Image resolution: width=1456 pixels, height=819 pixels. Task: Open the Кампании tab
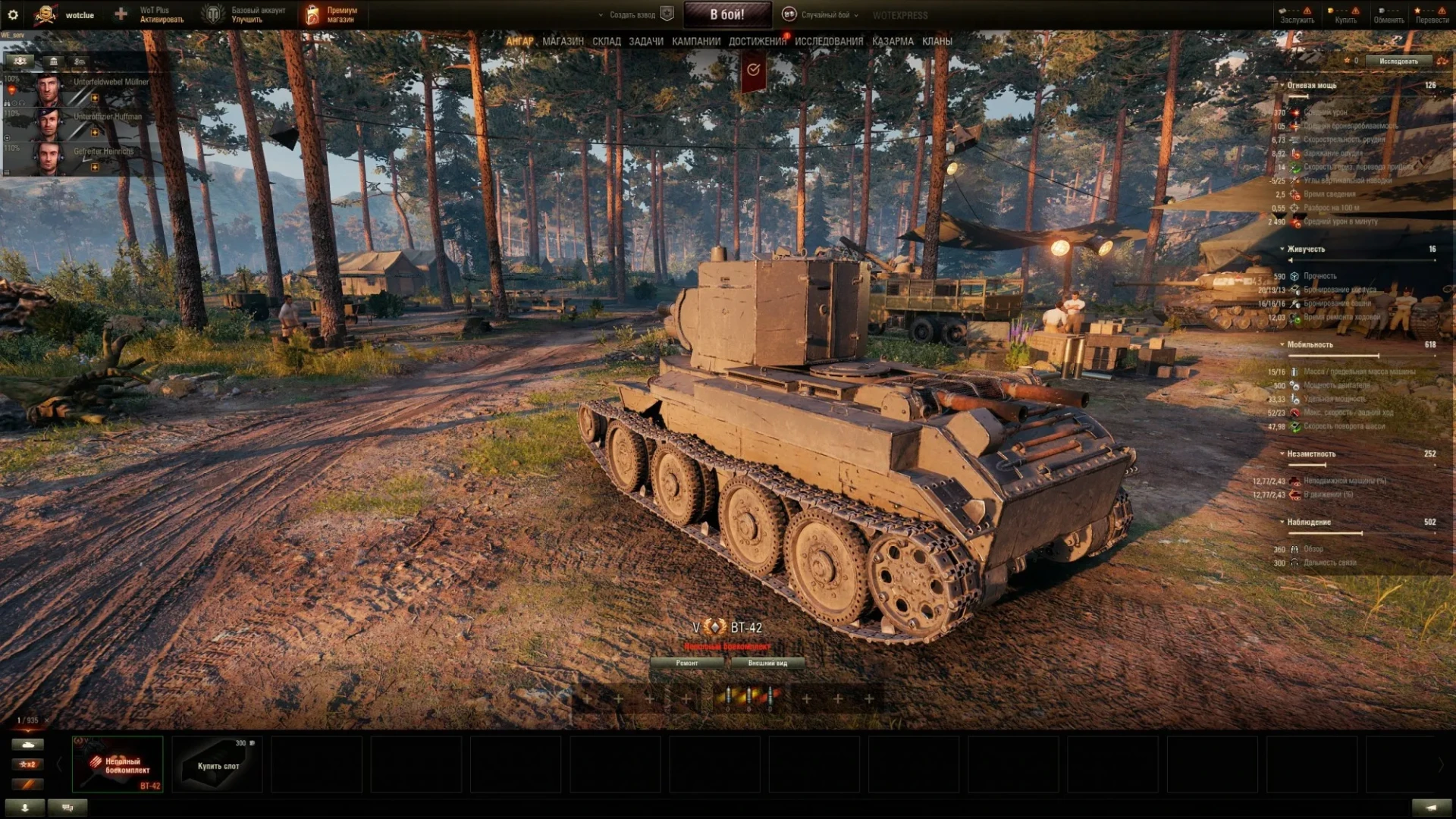[x=695, y=42]
